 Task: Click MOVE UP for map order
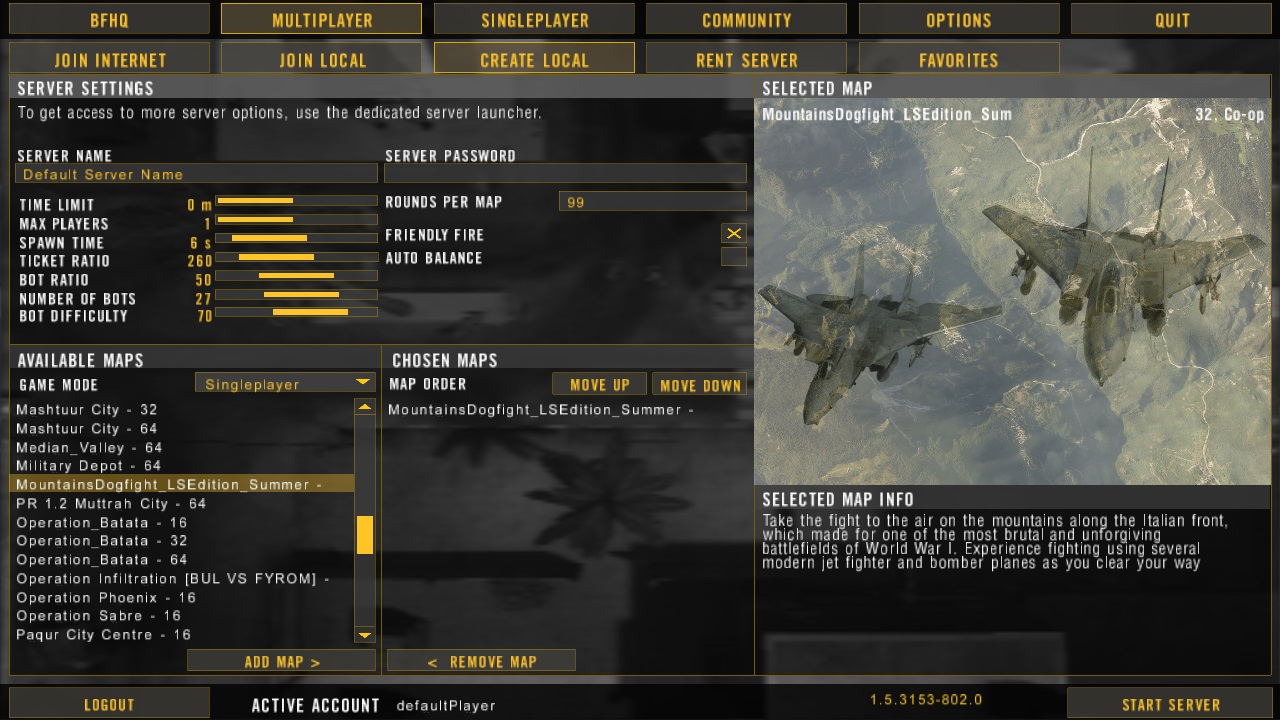click(599, 383)
